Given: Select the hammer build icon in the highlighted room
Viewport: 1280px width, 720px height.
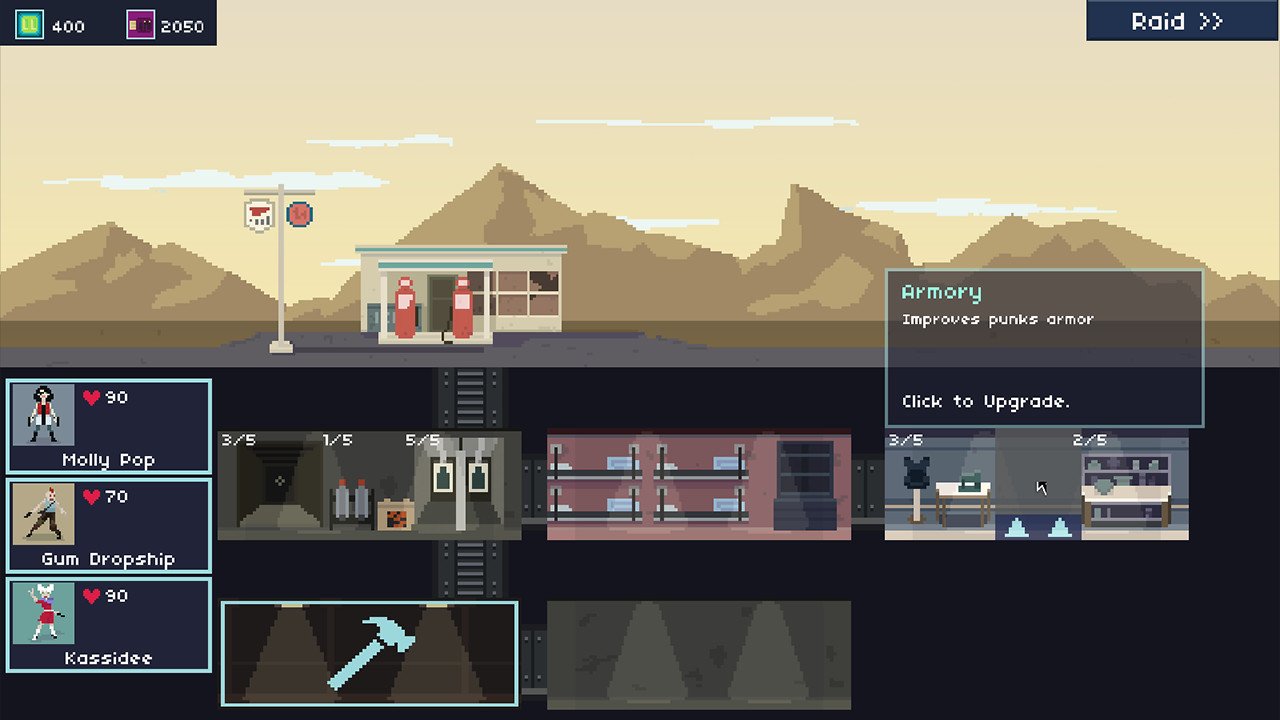Looking at the screenshot, I should click(370, 650).
